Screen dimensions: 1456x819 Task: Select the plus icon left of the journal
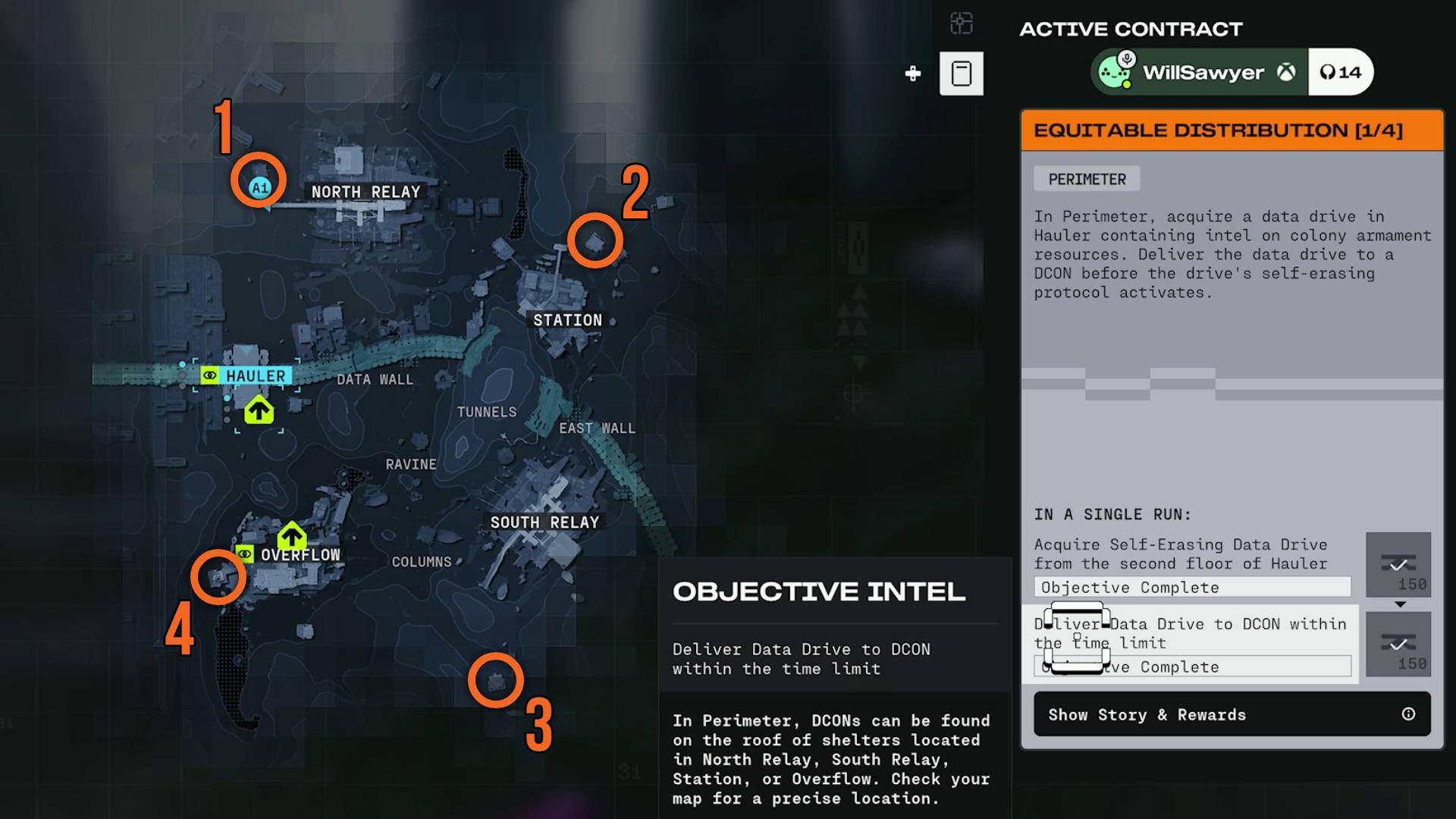coord(912,74)
